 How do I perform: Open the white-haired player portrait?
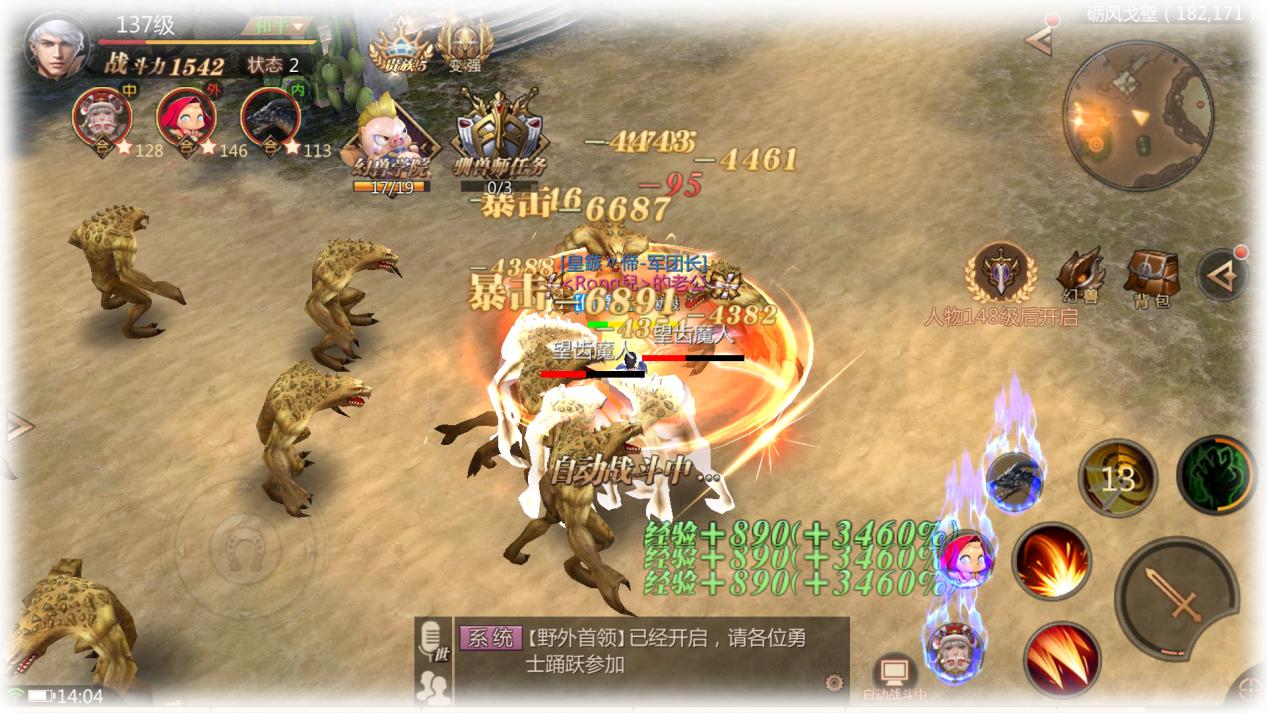click(x=57, y=46)
